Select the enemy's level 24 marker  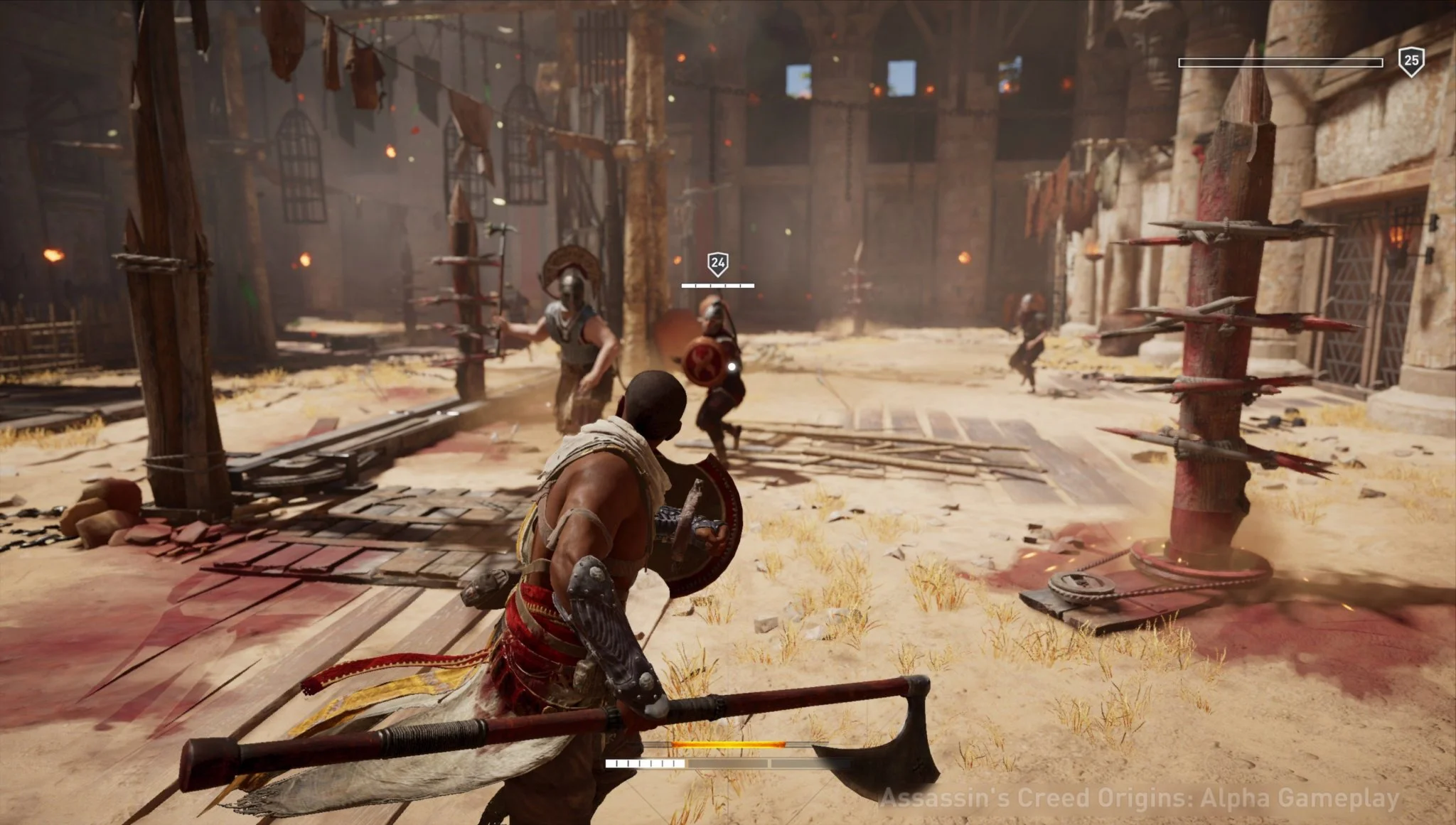coord(717,264)
